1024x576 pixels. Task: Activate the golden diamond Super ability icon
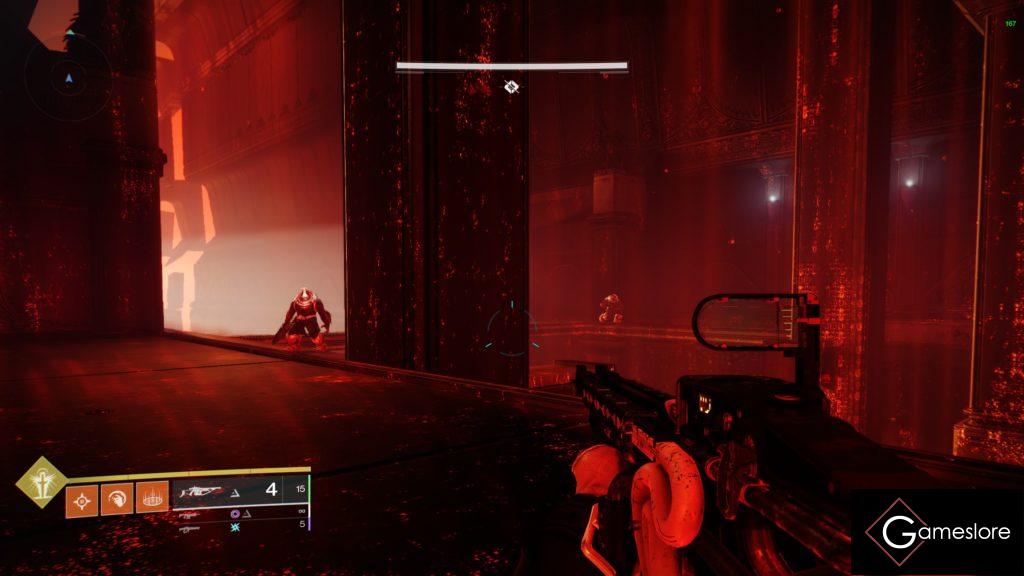point(41,481)
